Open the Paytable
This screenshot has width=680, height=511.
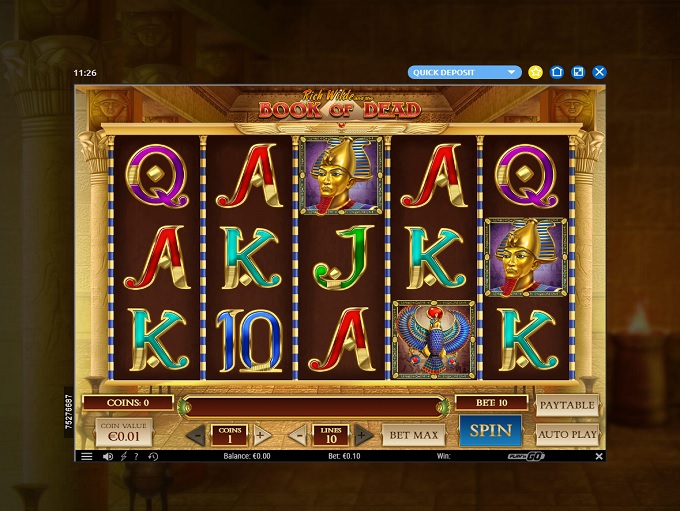coord(567,405)
